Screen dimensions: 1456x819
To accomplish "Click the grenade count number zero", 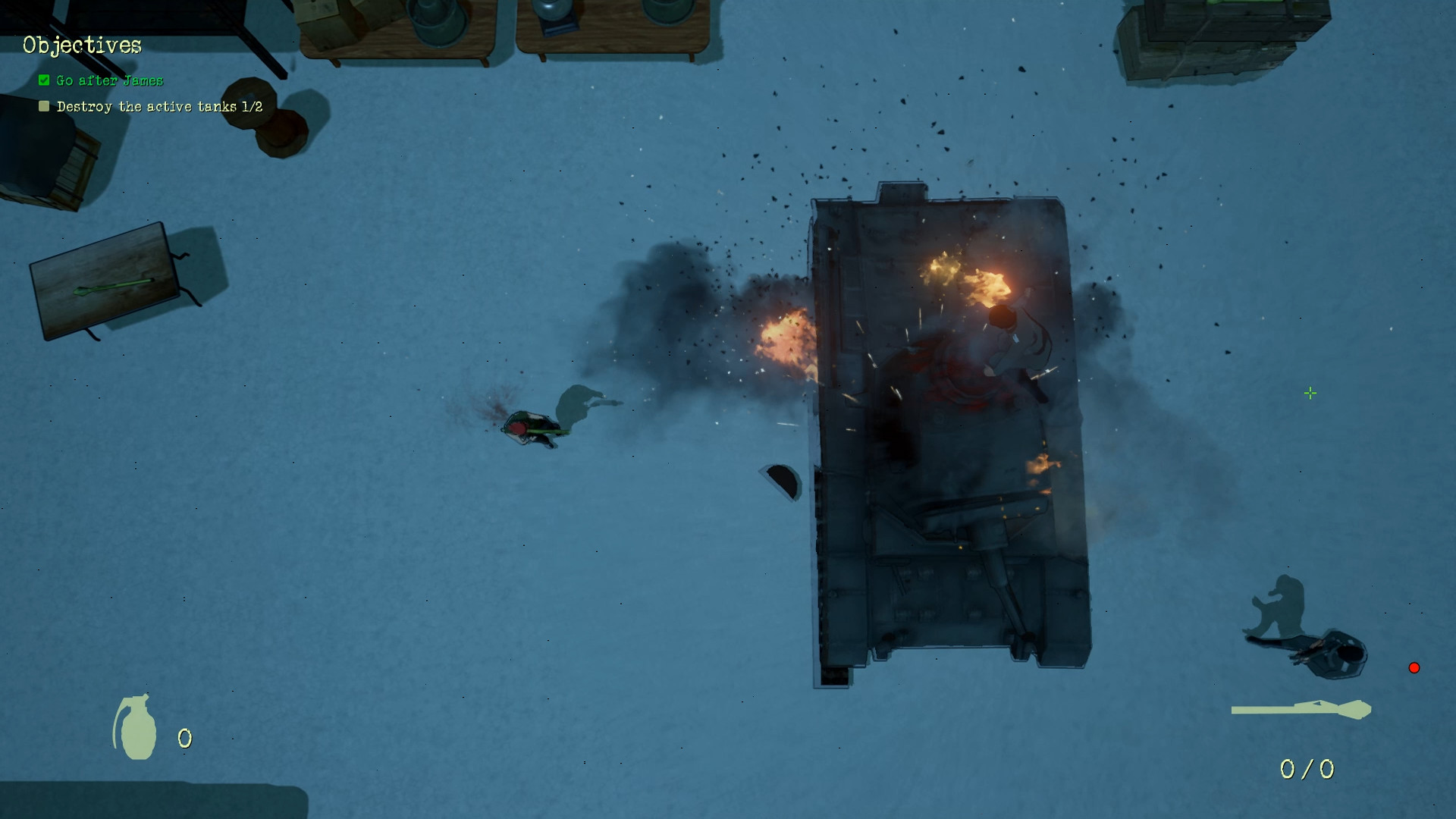I will click(x=184, y=737).
